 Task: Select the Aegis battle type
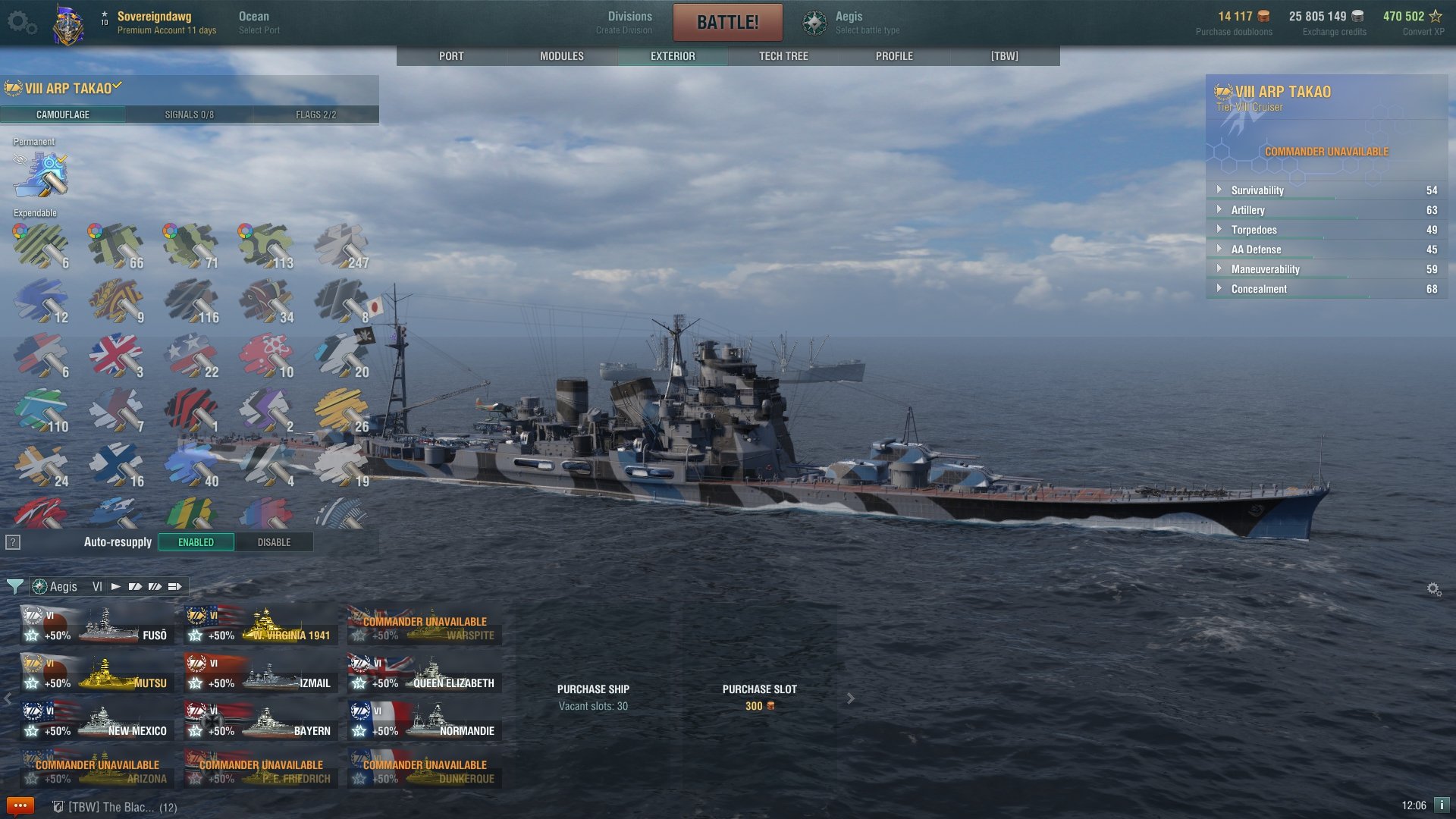851,22
